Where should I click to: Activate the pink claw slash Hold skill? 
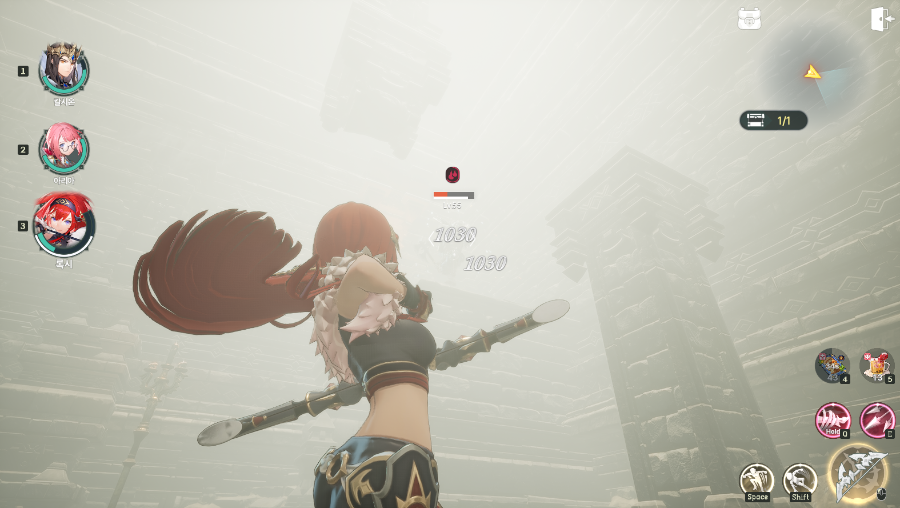pyautogui.click(x=832, y=419)
